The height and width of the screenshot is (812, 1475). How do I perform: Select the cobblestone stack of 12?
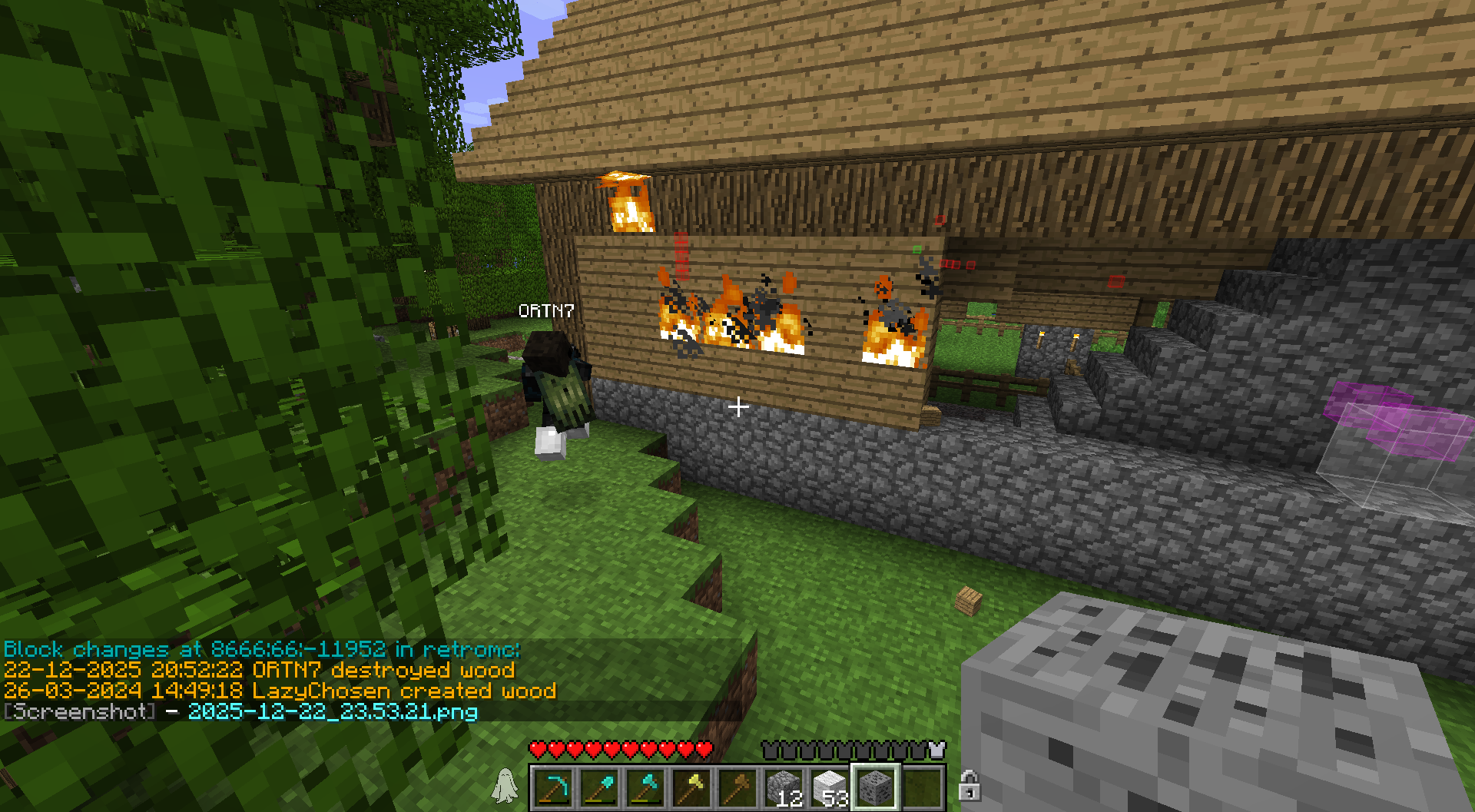pos(784,788)
